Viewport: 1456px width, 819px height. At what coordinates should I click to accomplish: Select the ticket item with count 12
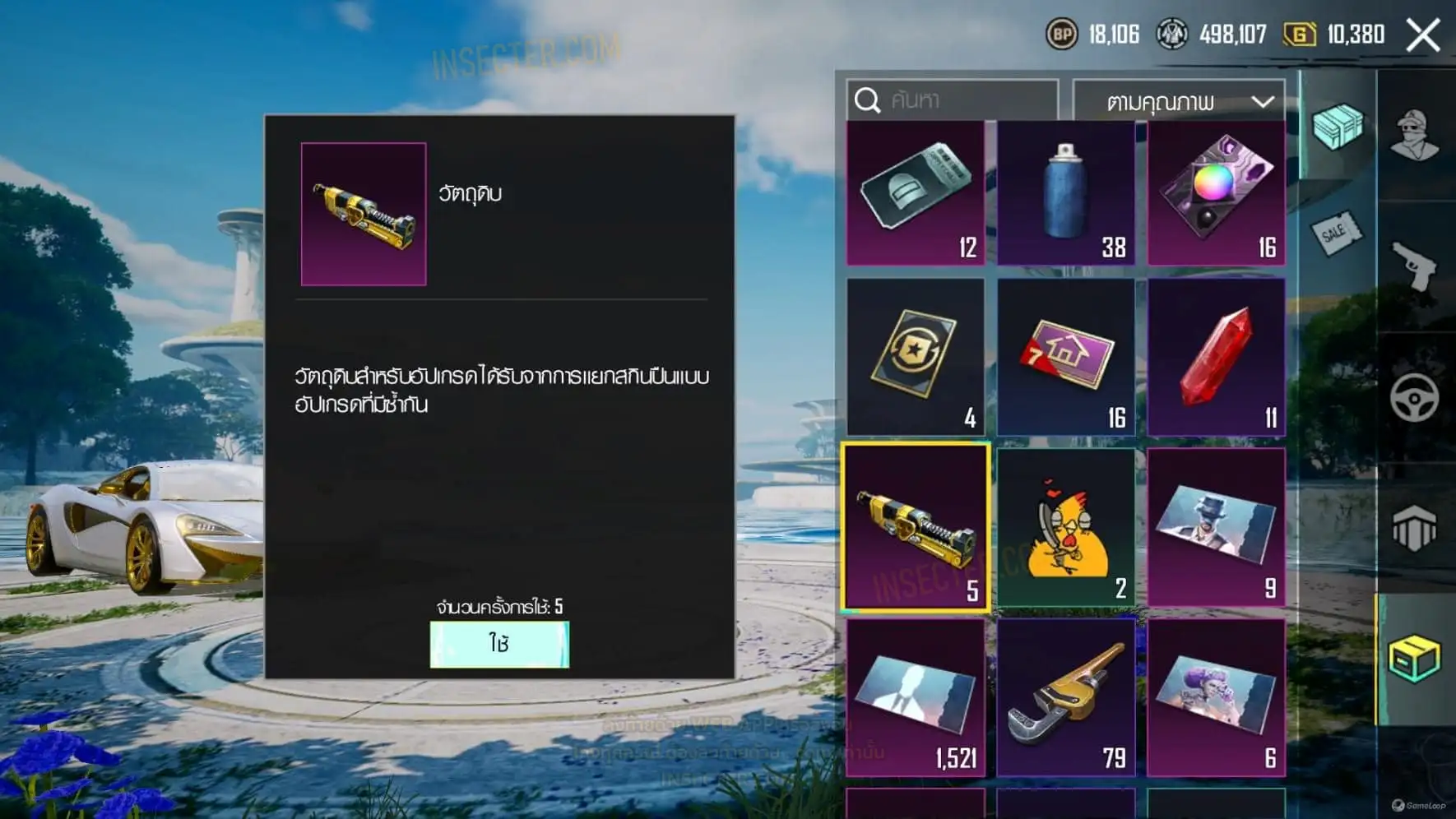916,193
